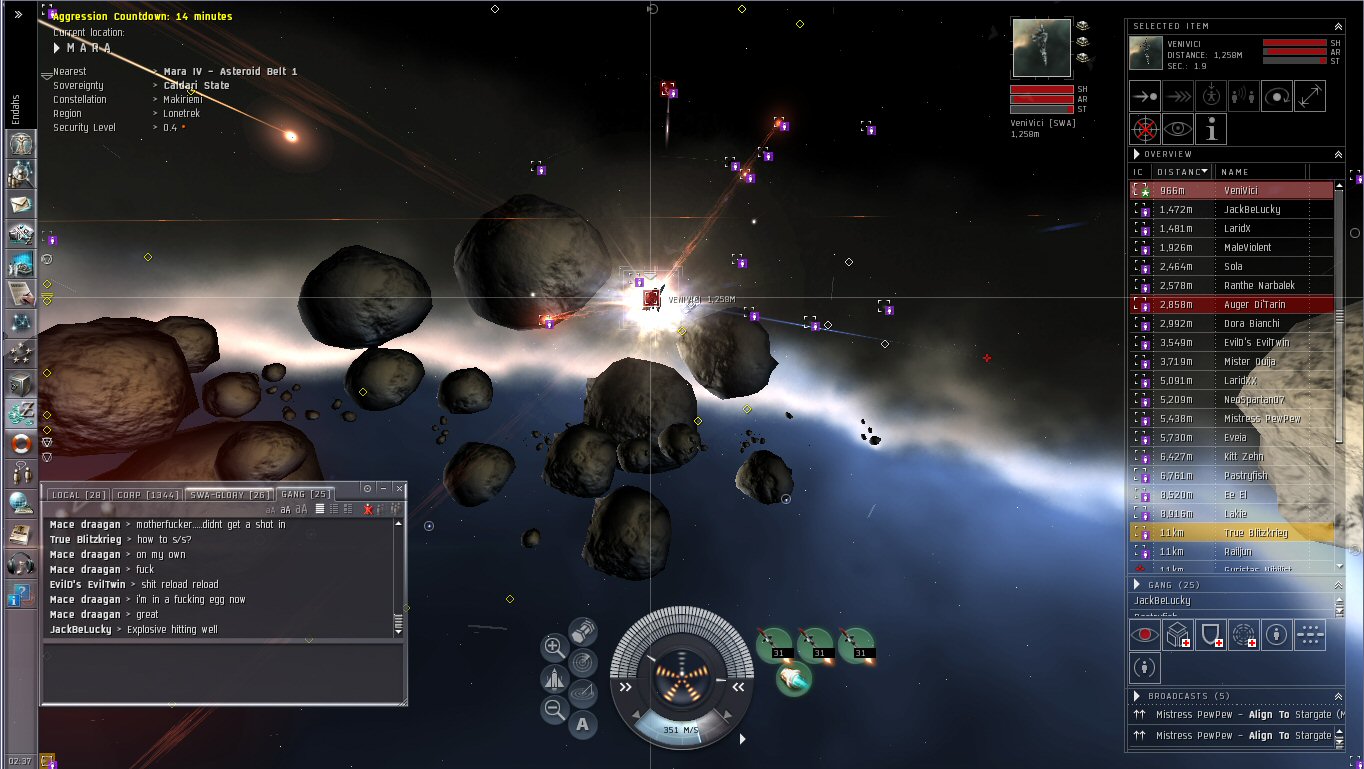Unlock target with the red crosshair button
Image resolution: width=1364 pixels, height=769 pixels.
coord(1145,129)
